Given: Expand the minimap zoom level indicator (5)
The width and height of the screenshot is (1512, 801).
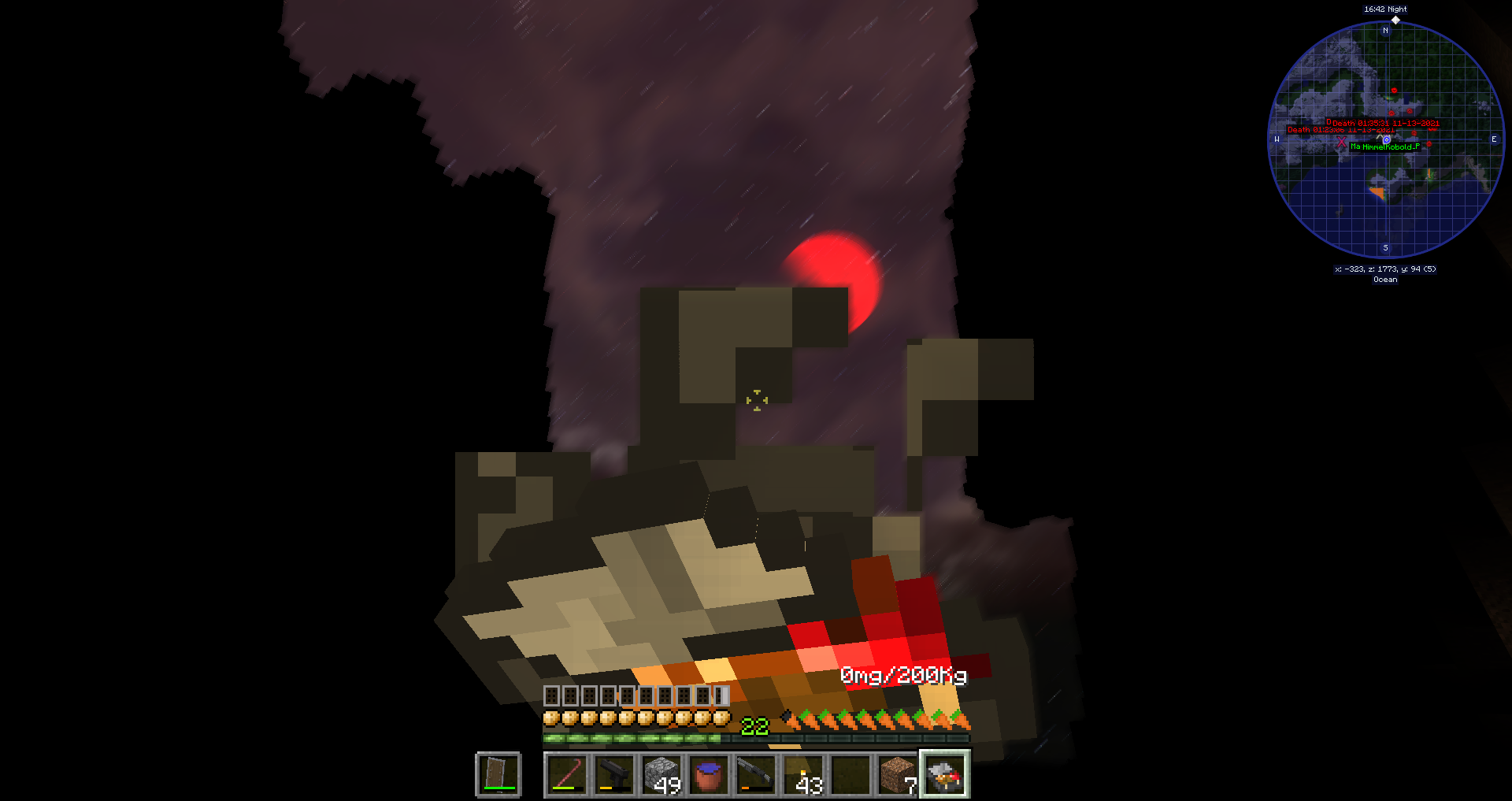Looking at the screenshot, I should point(1429,269).
